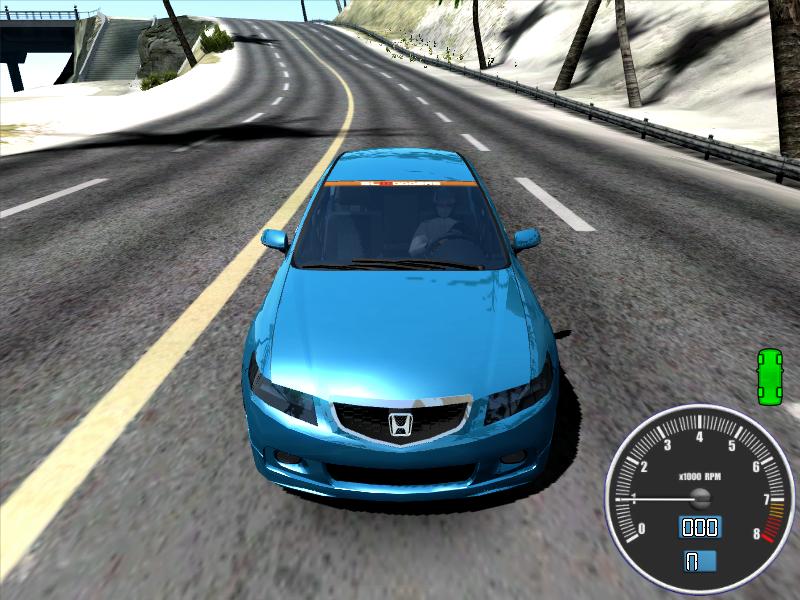Click the green car damage icon

click(769, 377)
